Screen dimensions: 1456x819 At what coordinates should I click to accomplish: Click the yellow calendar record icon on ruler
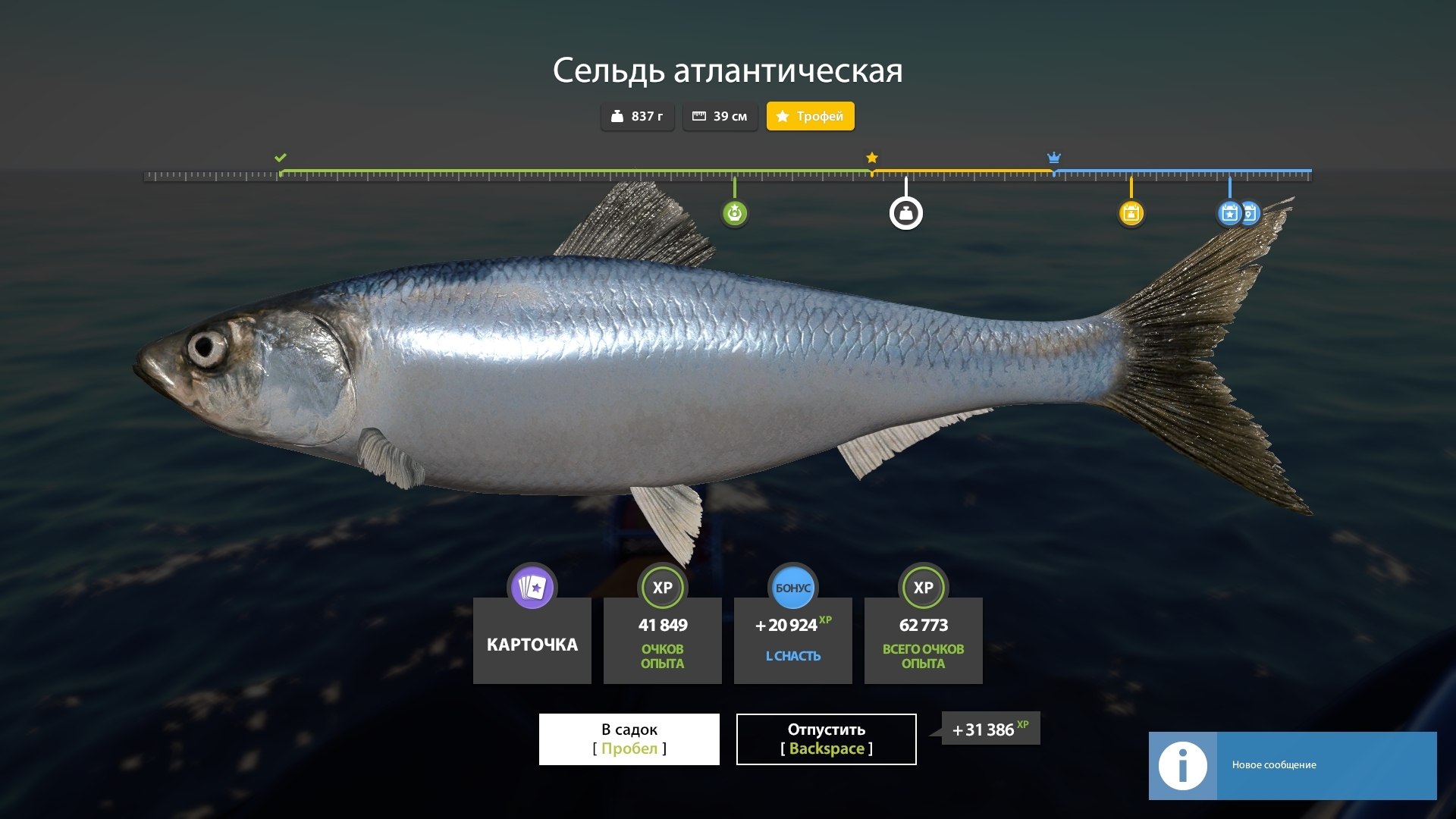pyautogui.click(x=1131, y=213)
